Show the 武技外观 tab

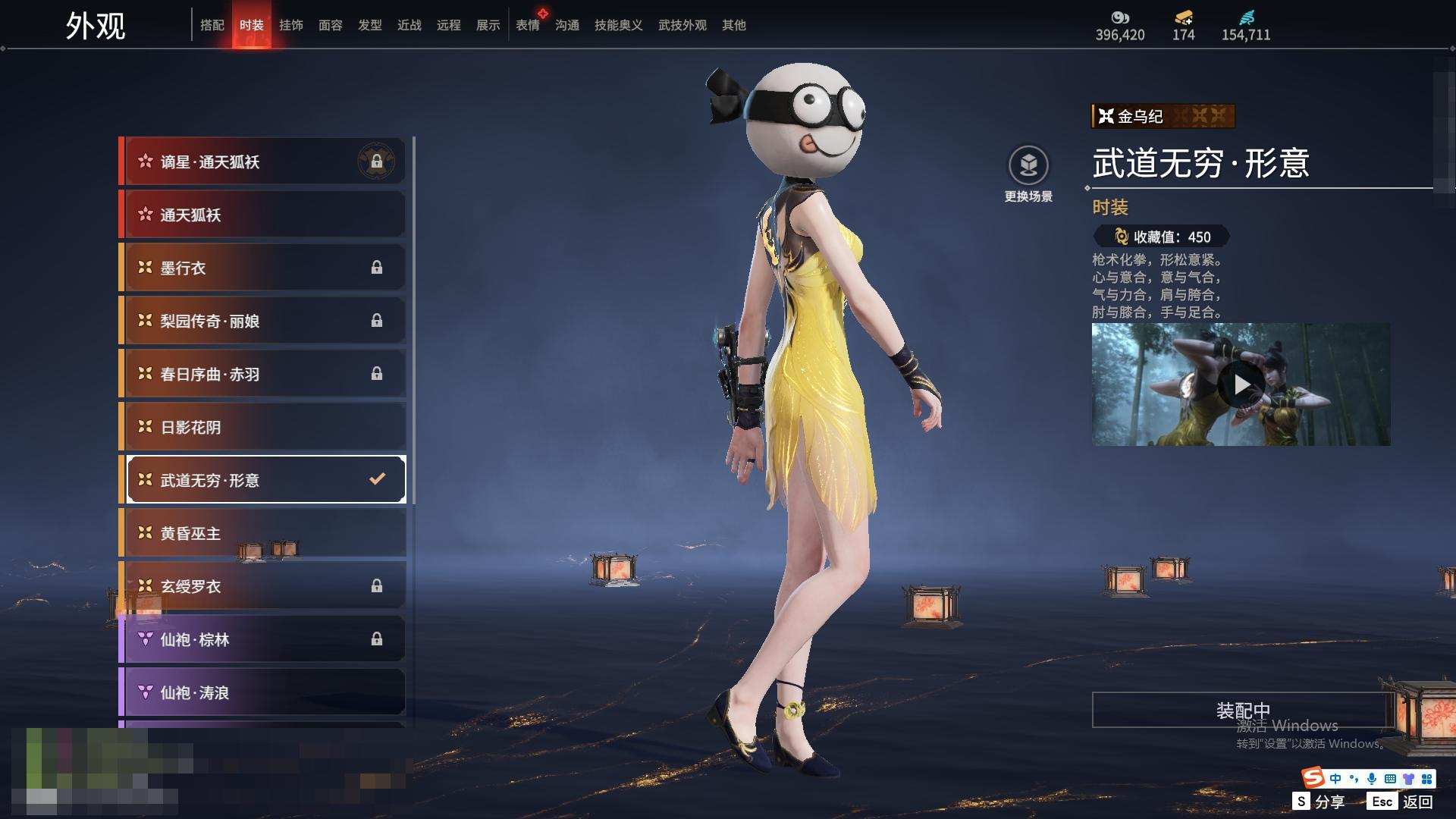point(682,25)
